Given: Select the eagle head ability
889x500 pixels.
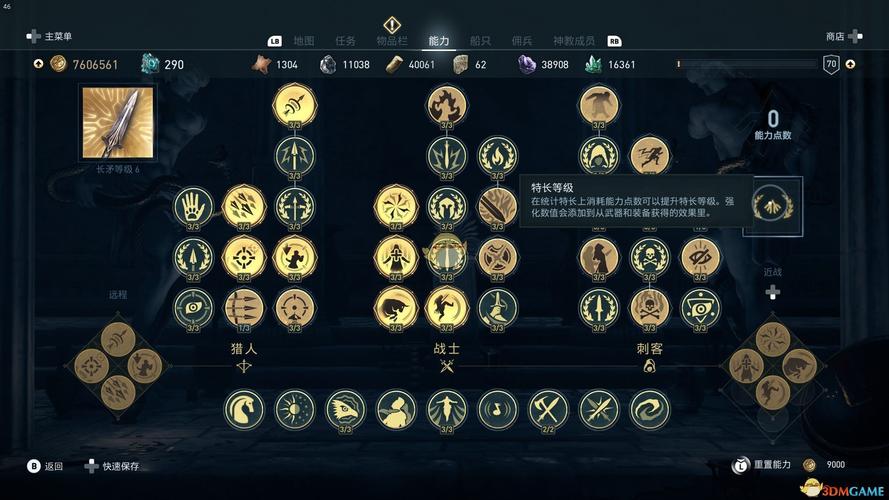Looking at the screenshot, I should pyautogui.click(x=346, y=409).
